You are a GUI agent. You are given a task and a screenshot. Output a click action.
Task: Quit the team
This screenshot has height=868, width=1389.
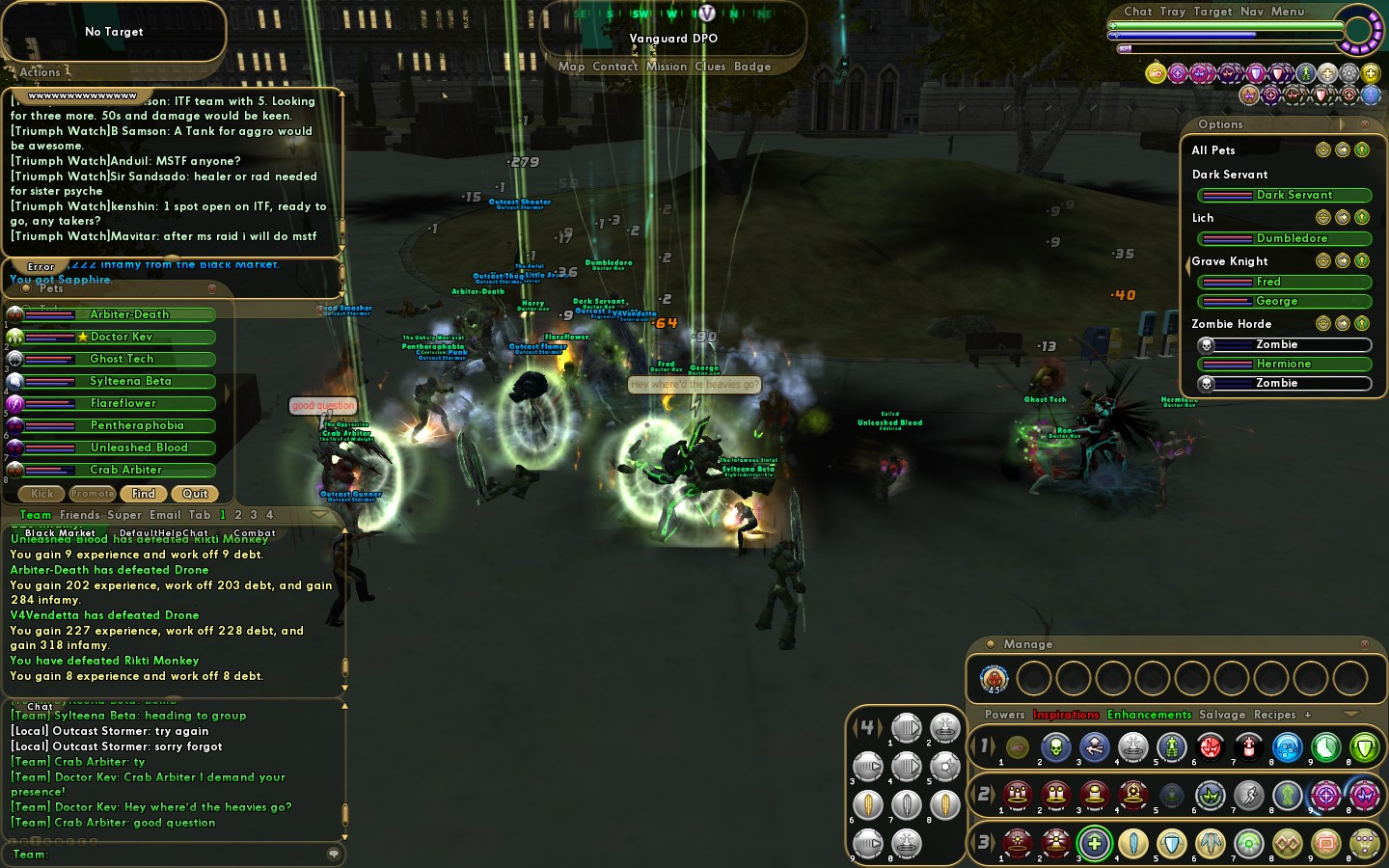point(195,494)
